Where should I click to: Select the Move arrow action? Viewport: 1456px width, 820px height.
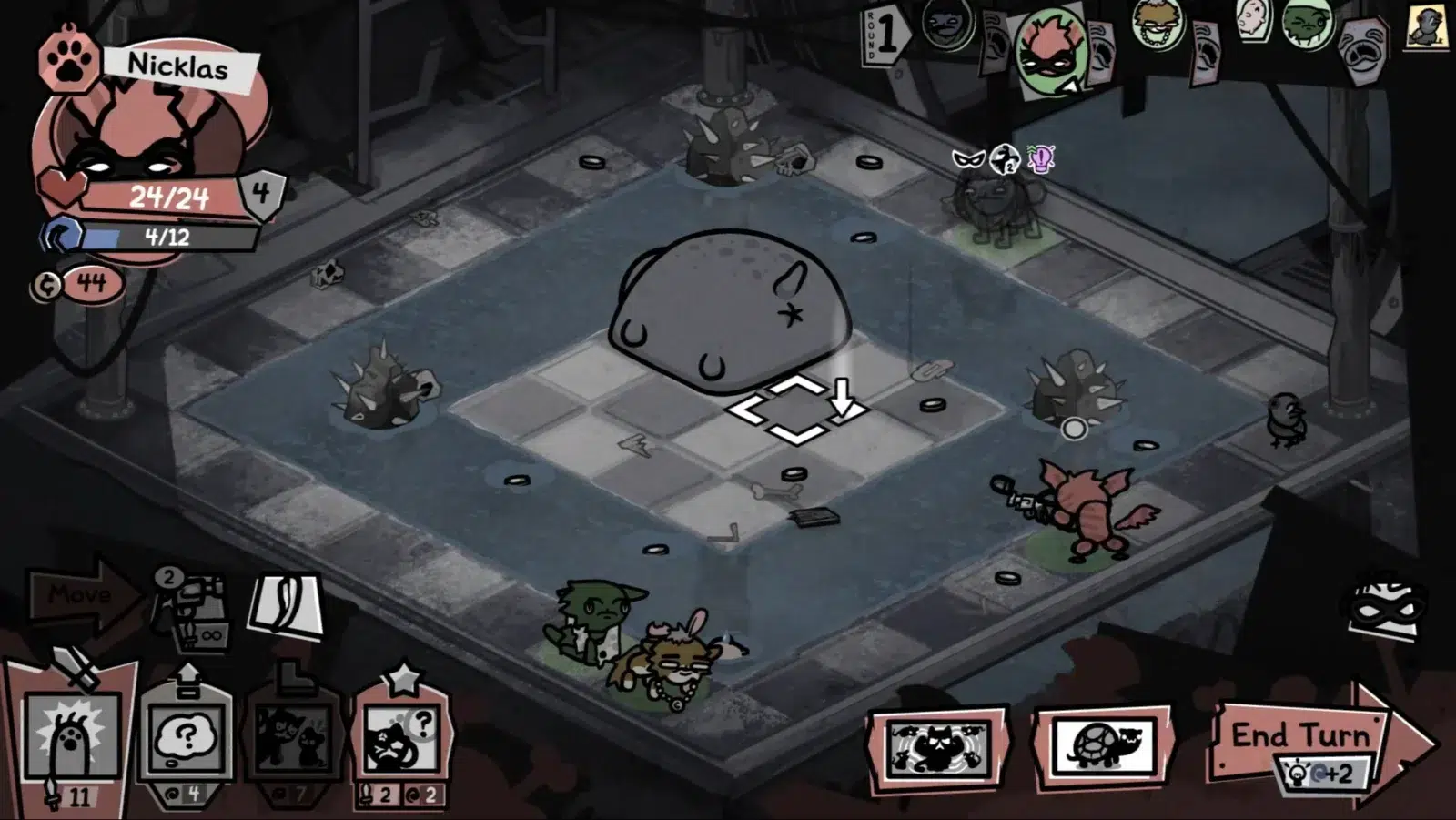click(81, 596)
